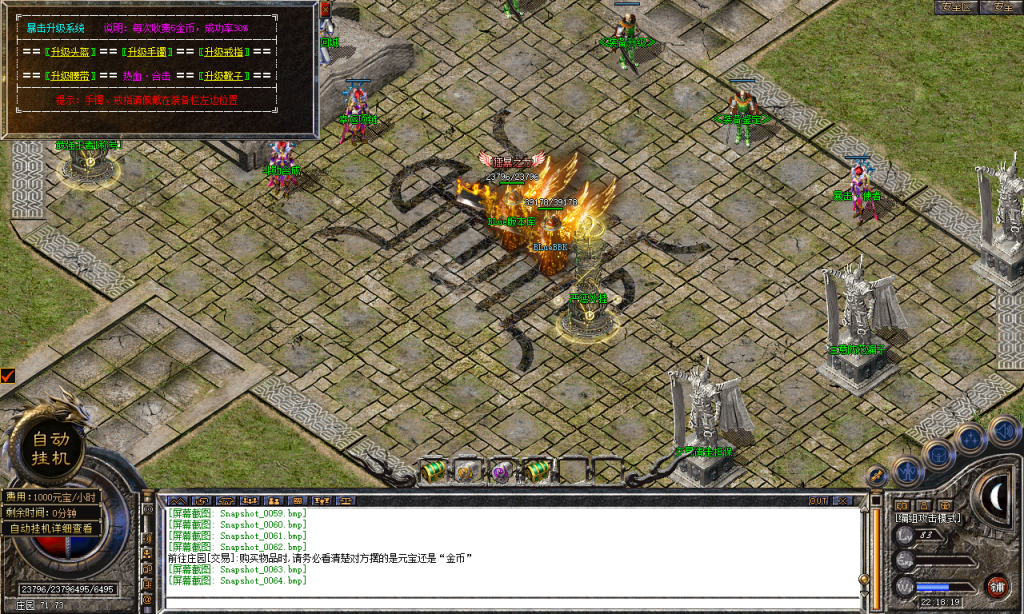1024x614 pixels.
Task: Select the 升级手镯 bracelet upgrade link
Action: tap(147, 51)
